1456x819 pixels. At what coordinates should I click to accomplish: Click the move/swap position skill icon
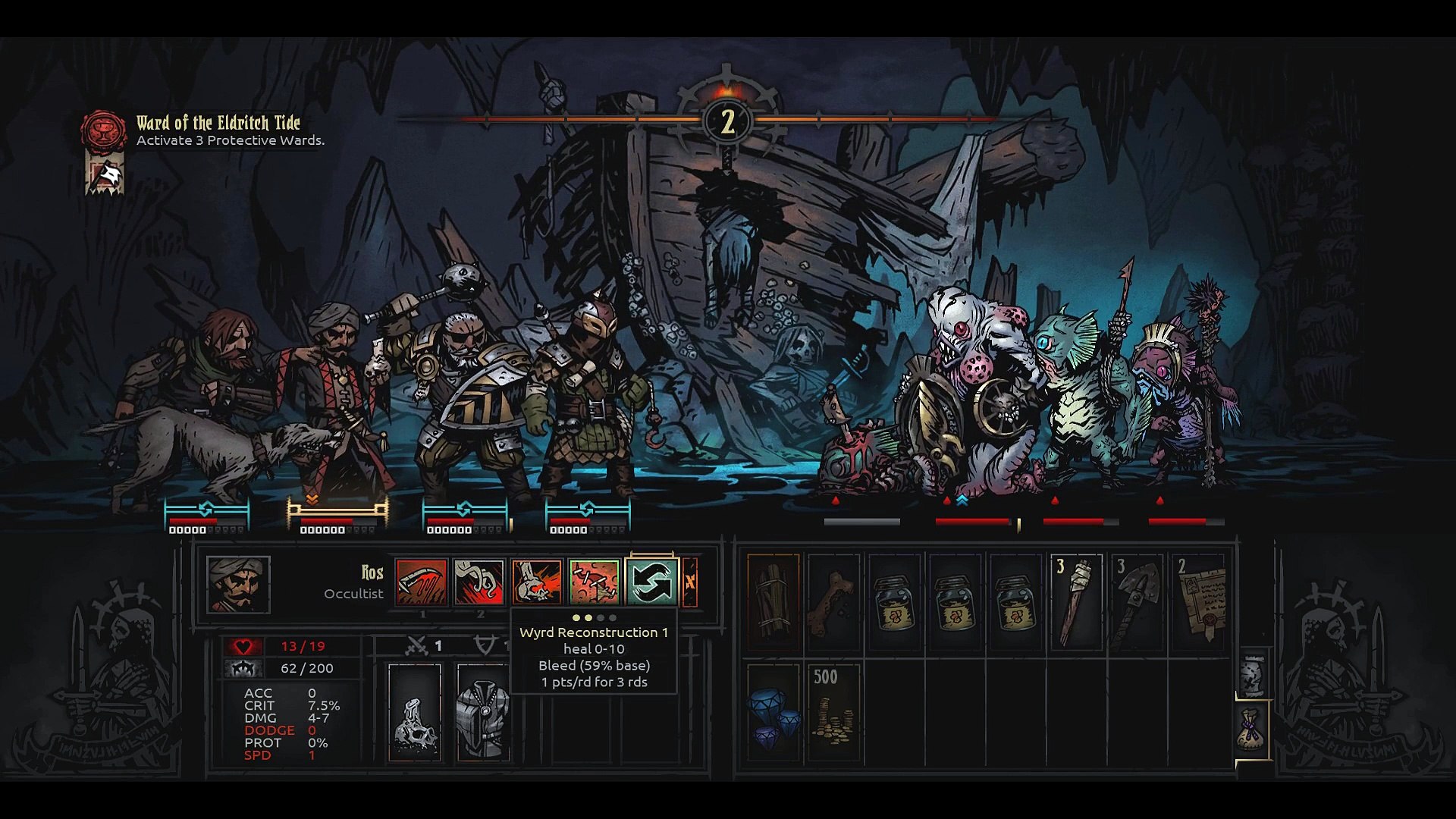coord(651,582)
